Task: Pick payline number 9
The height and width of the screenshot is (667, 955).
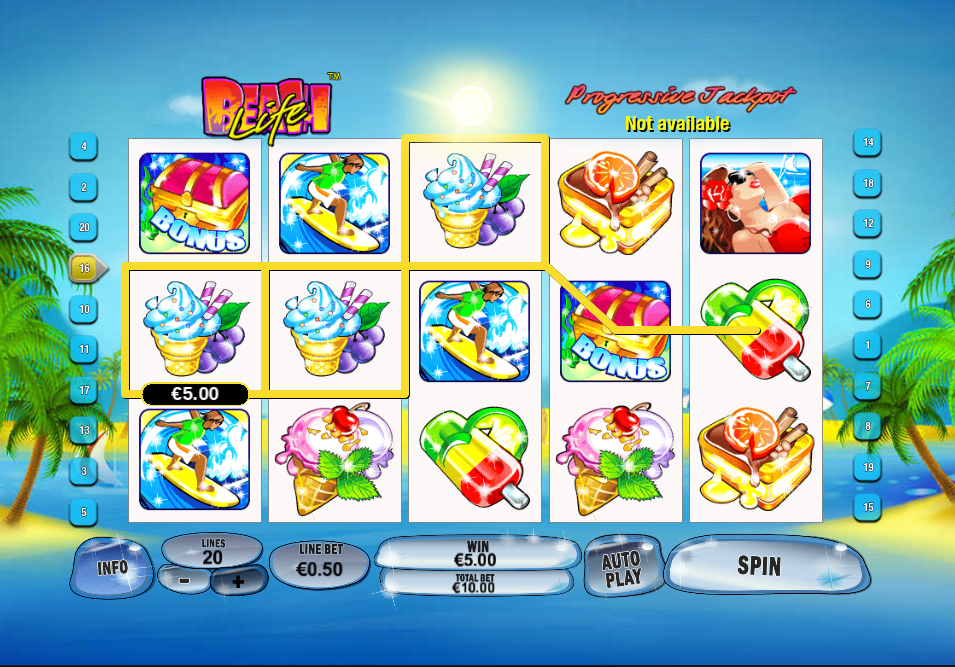Action: (867, 264)
